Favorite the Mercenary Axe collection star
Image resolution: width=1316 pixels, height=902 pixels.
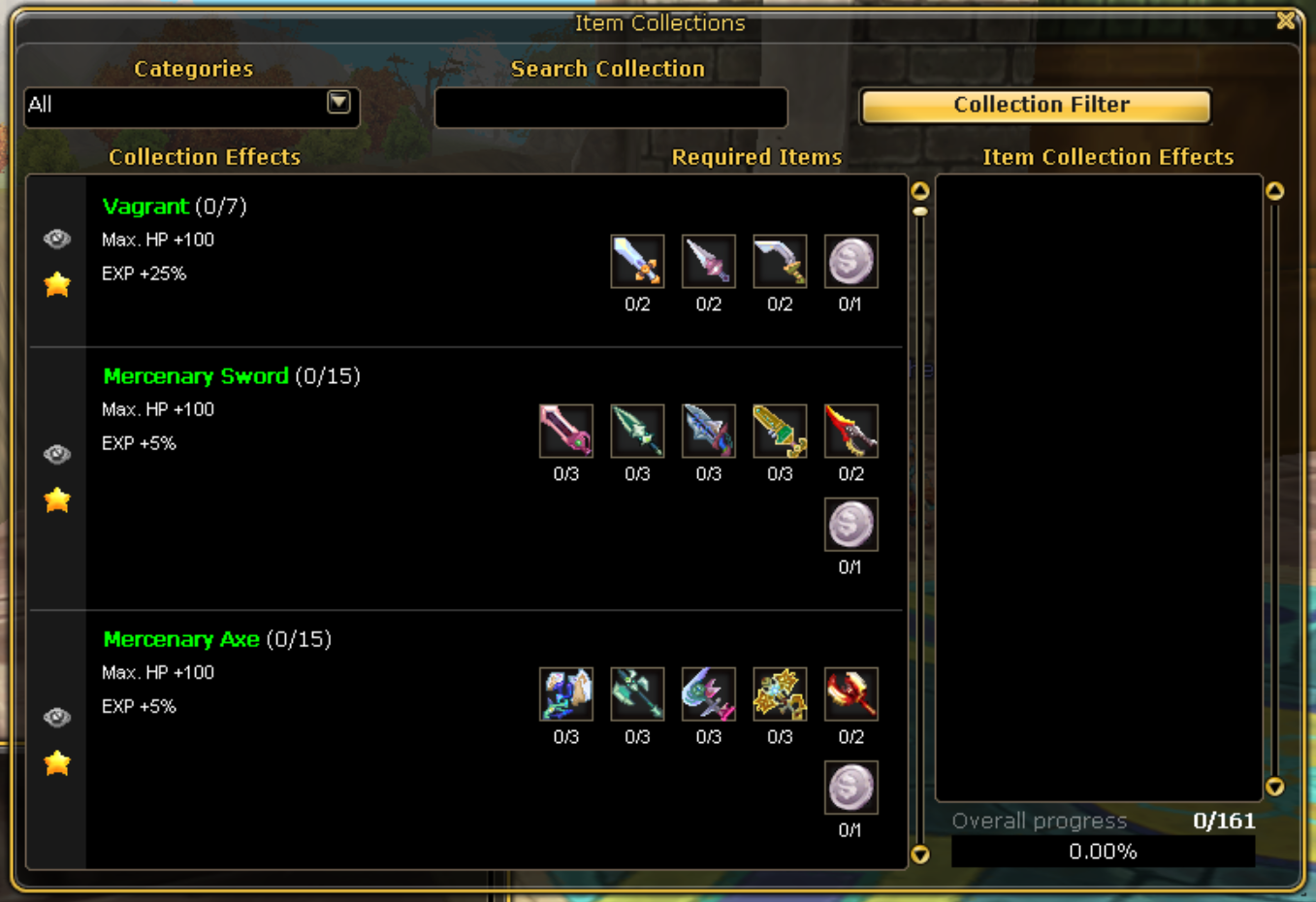click(x=57, y=762)
